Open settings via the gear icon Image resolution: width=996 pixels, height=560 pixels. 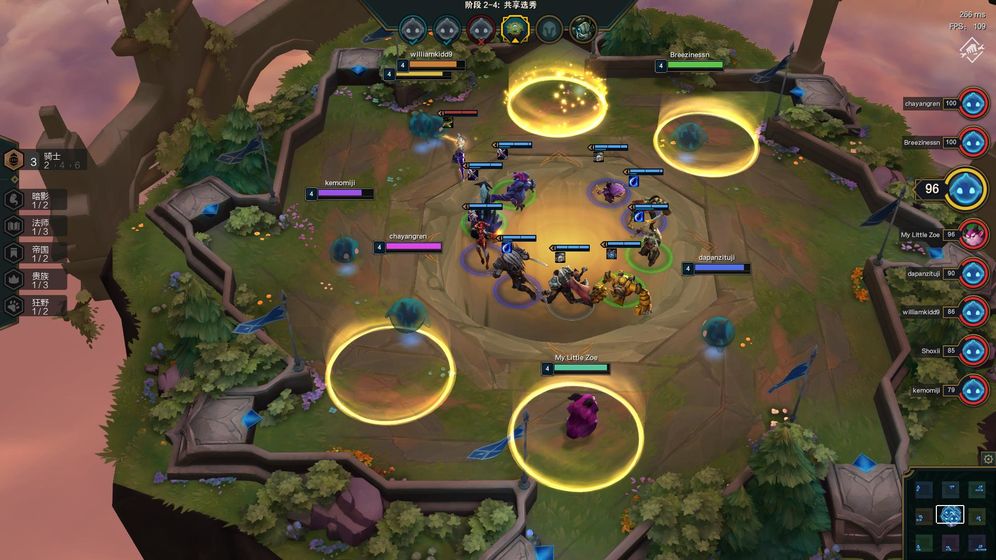click(x=988, y=459)
